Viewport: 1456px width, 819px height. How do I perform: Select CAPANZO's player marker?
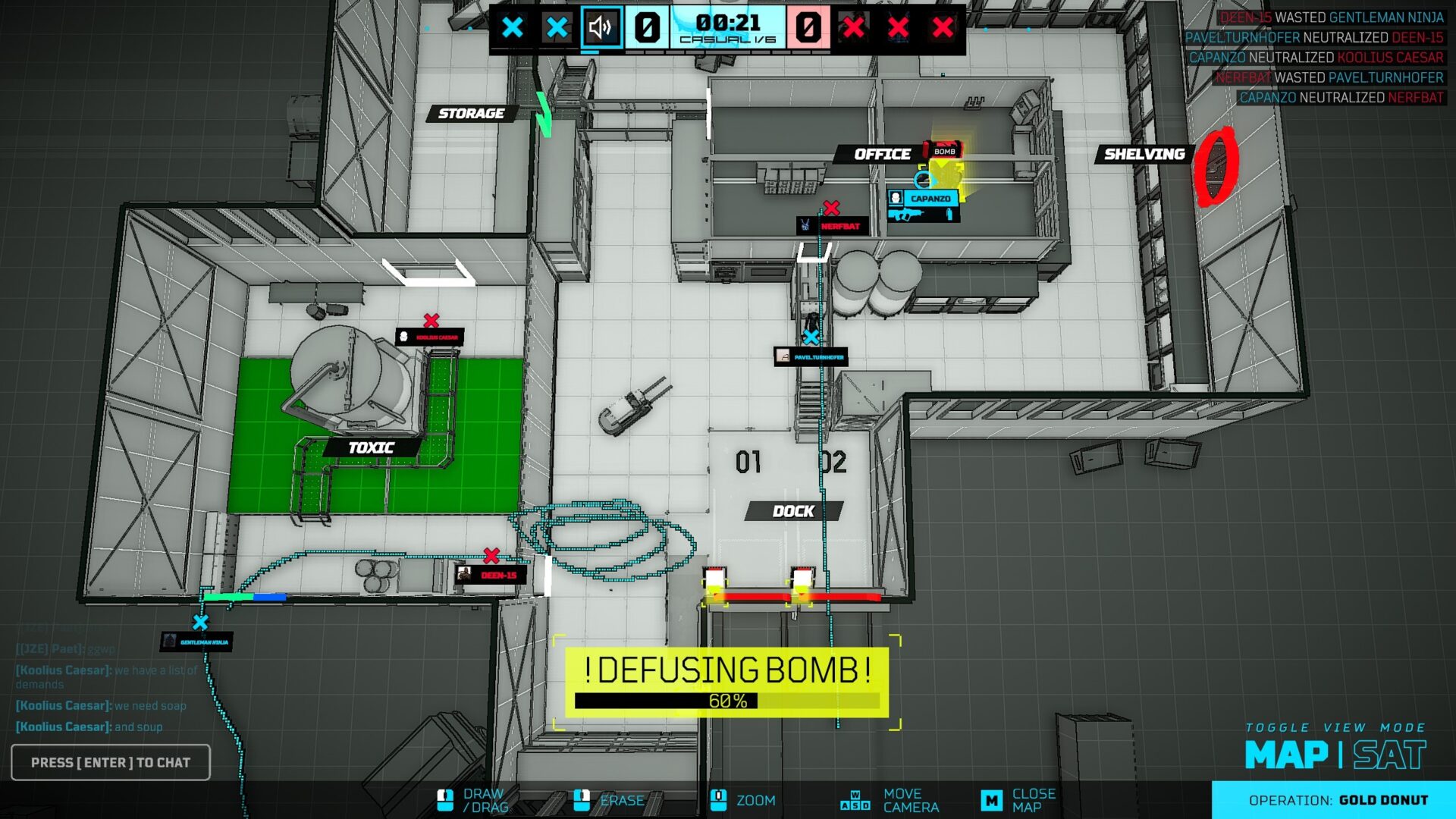[x=923, y=199]
